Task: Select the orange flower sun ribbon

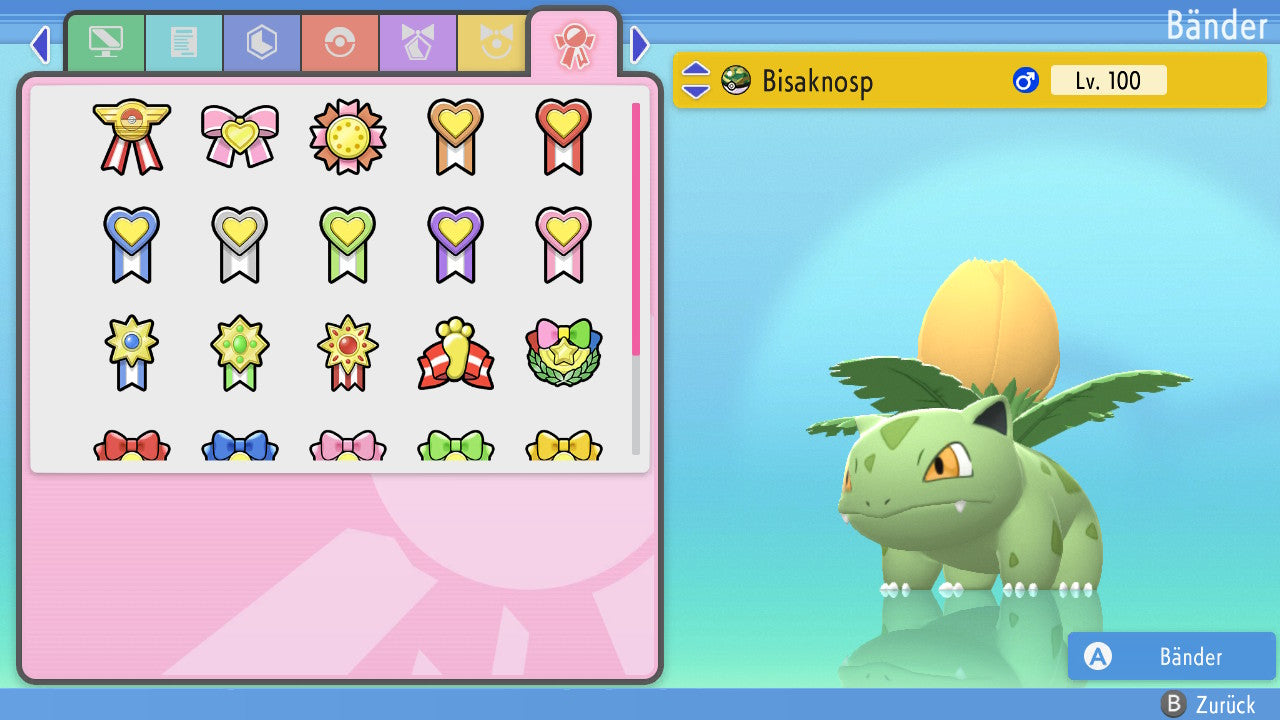Action: pyautogui.click(x=348, y=136)
